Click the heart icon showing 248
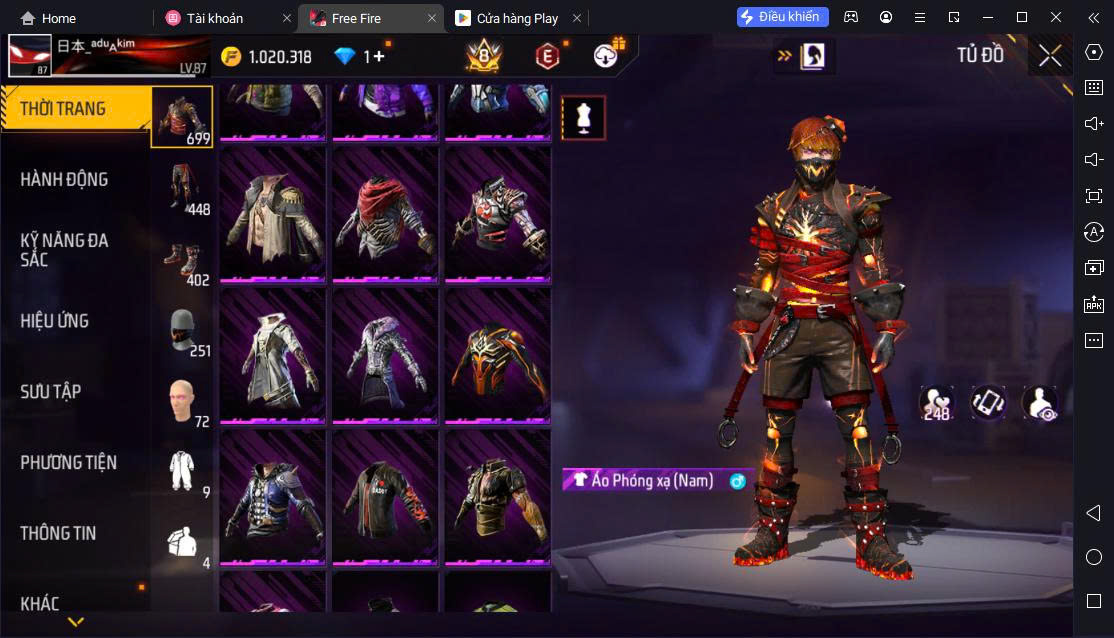 pos(937,403)
